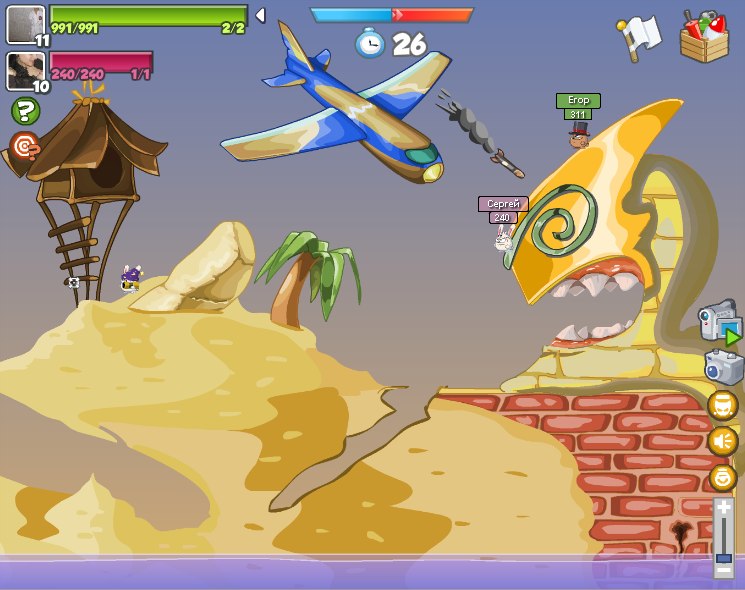Open the weapons crate inventory

click(x=704, y=37)
